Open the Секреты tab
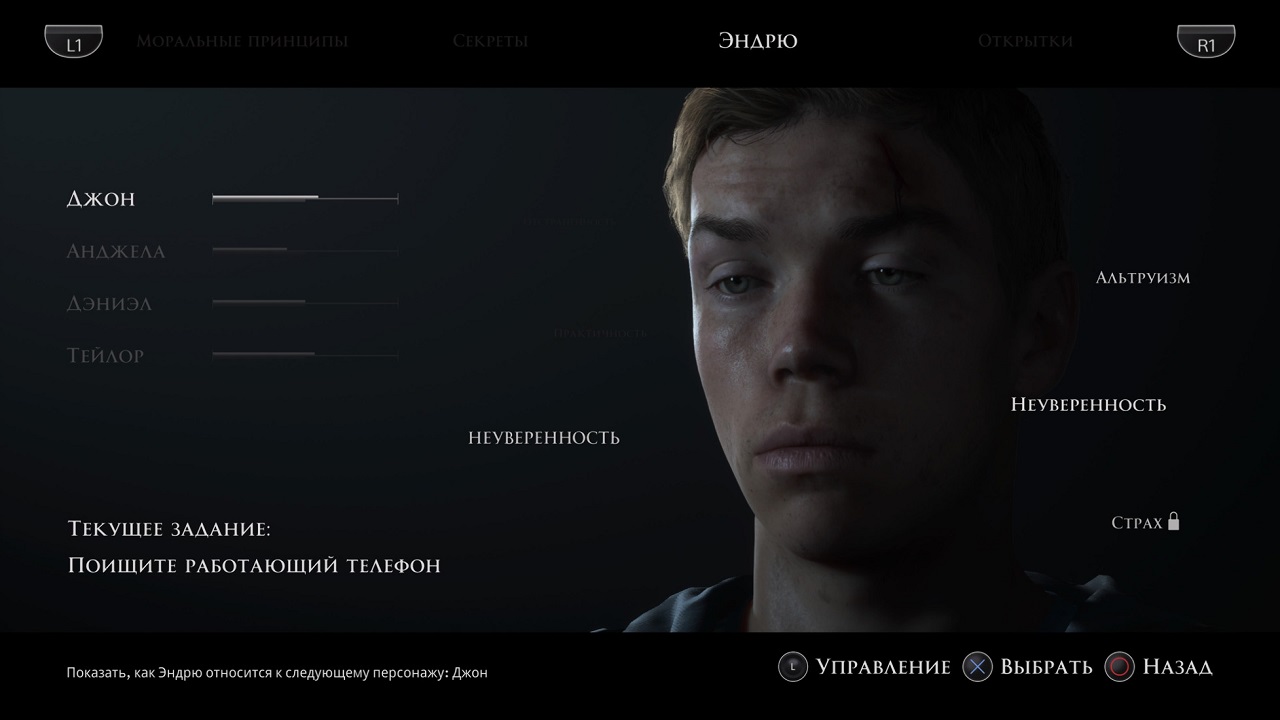Image resolution: width=1280 pixels, height=720 pixels. point(490,41)
